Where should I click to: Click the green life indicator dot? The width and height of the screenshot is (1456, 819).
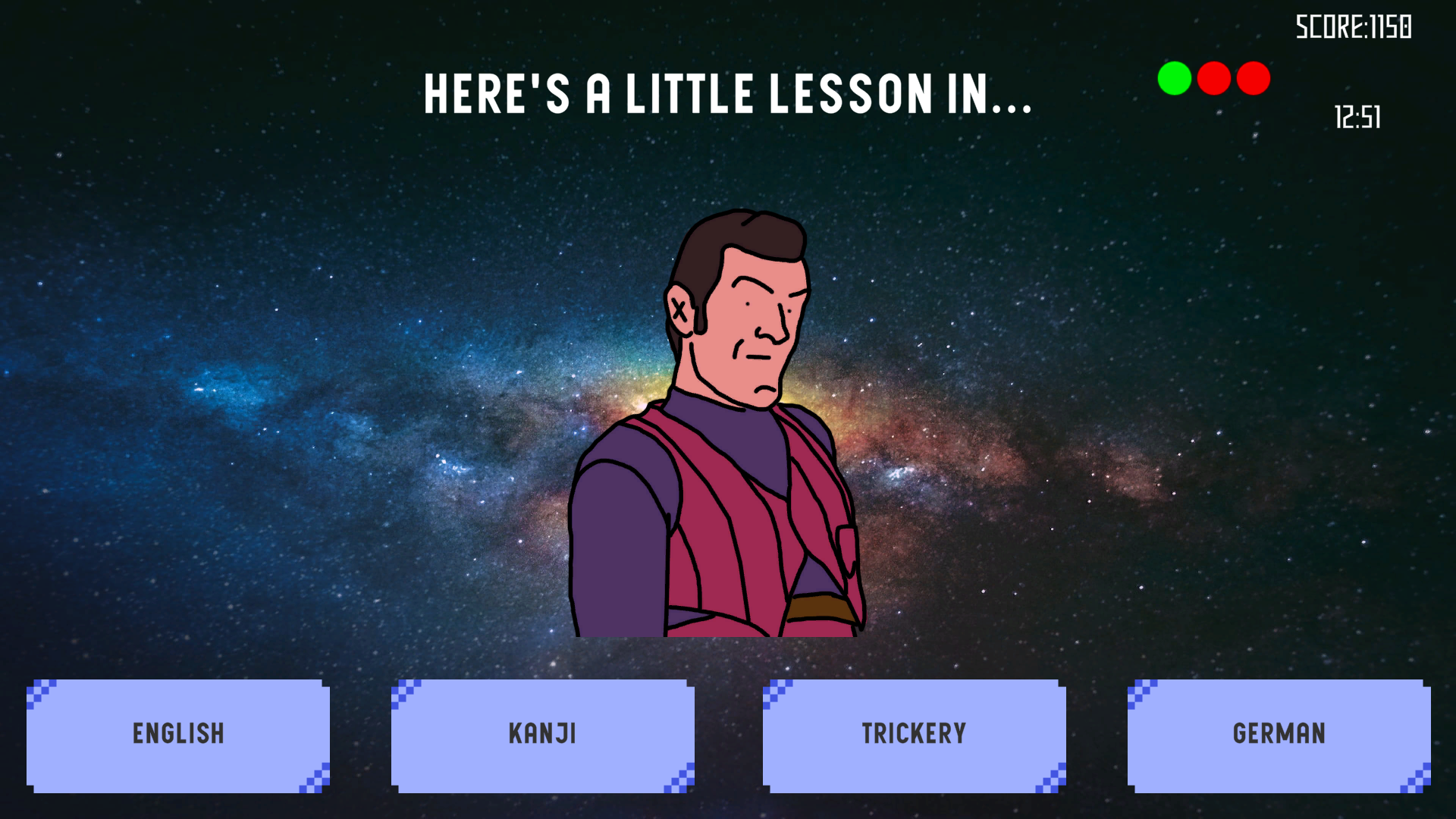point(1173,77)
